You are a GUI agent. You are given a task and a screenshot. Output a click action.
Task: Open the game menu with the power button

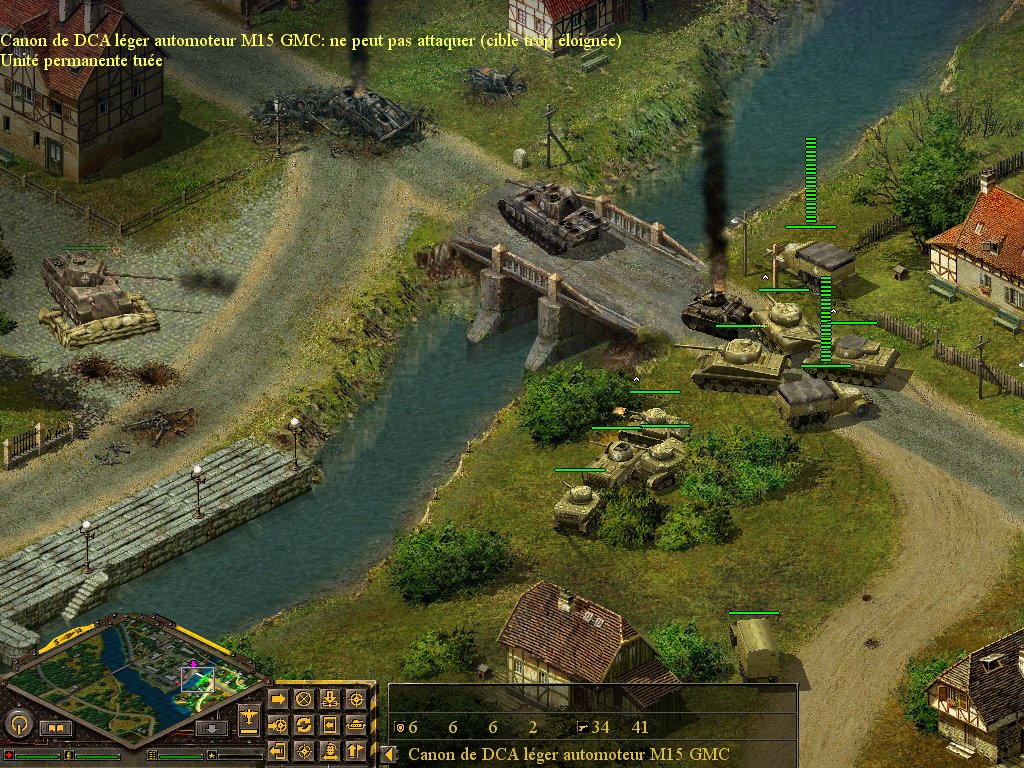click(x=18, y=724)
